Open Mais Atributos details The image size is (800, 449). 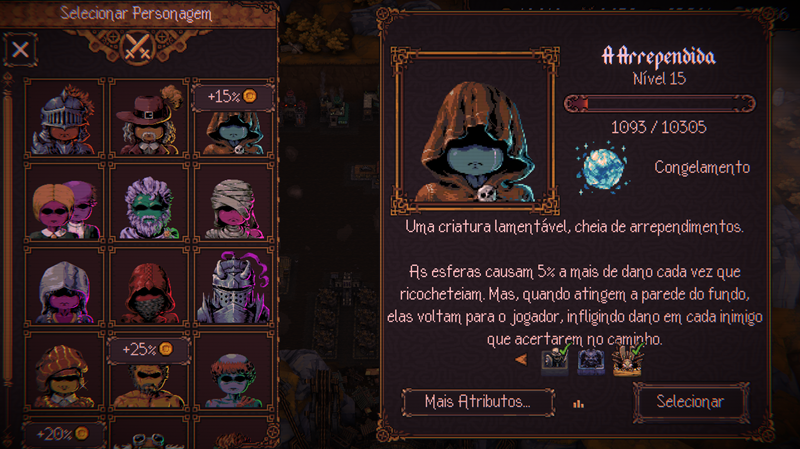476,401
